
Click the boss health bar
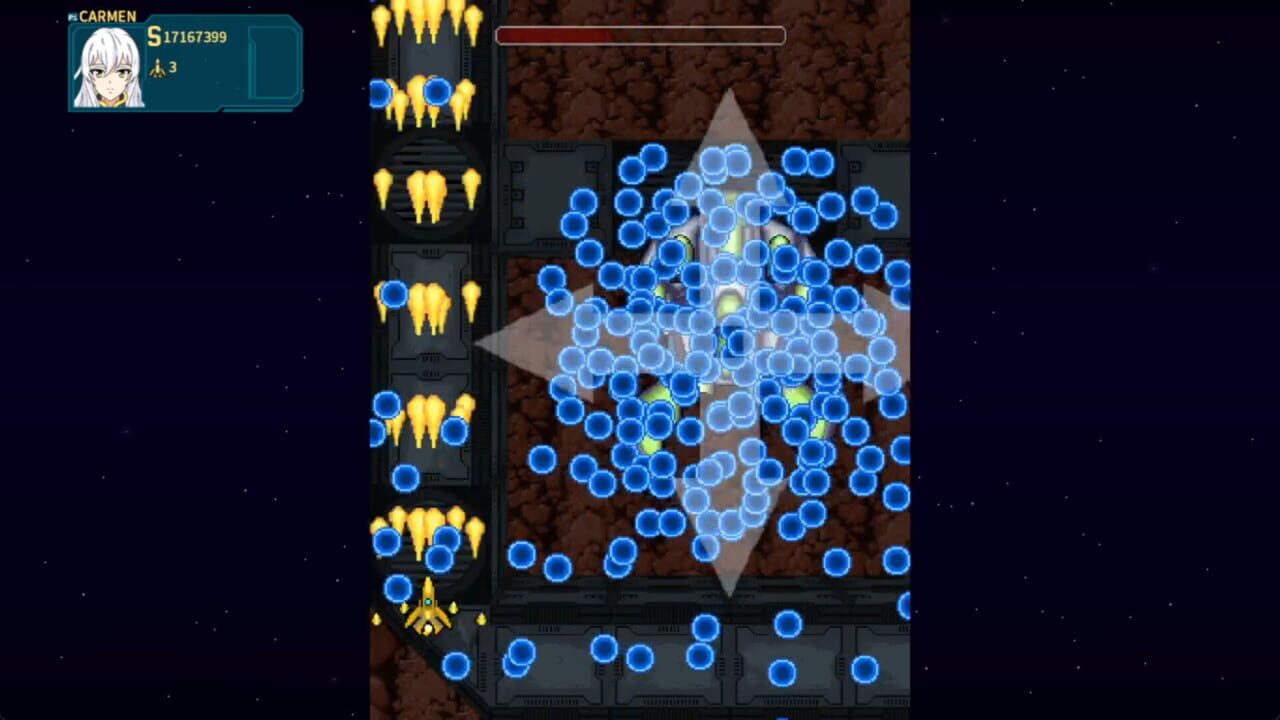click(x=640, y=35)
